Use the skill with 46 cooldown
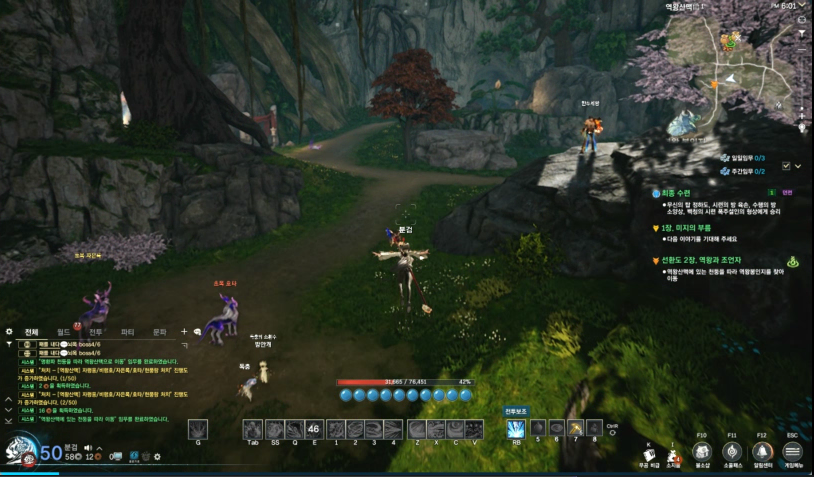 [313, 430]
